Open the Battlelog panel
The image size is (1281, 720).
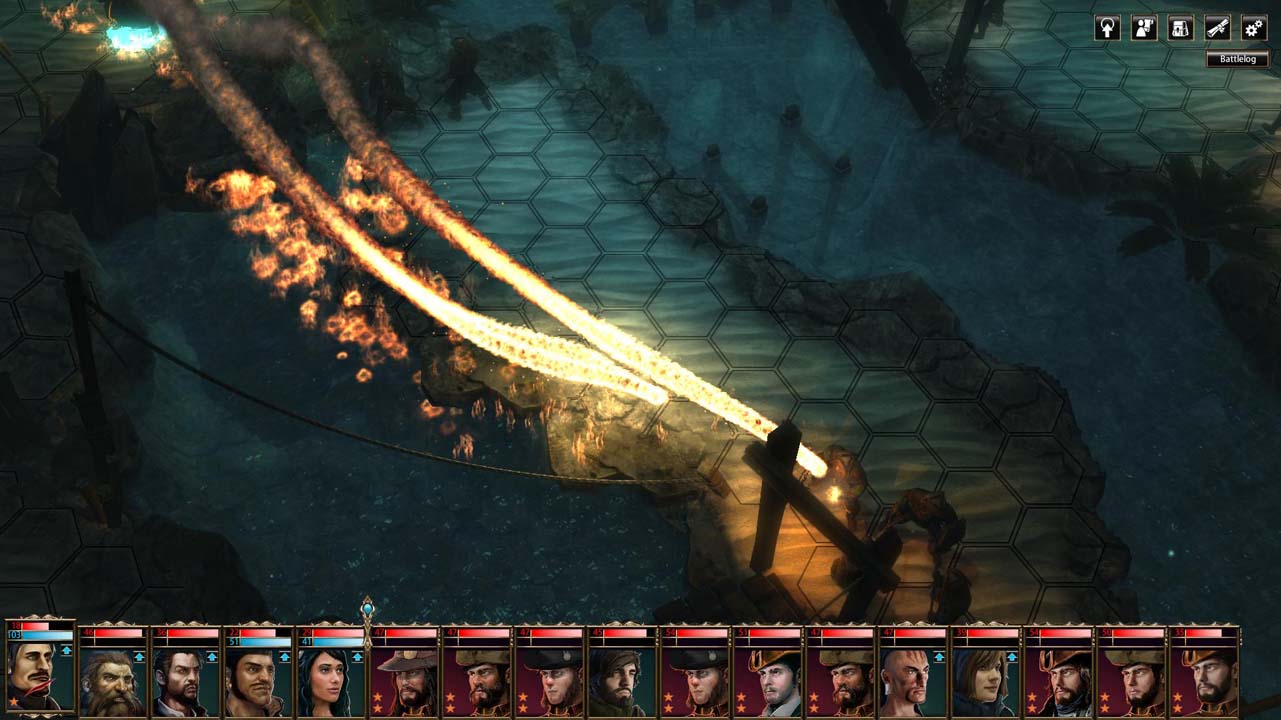pos(1237,59)
